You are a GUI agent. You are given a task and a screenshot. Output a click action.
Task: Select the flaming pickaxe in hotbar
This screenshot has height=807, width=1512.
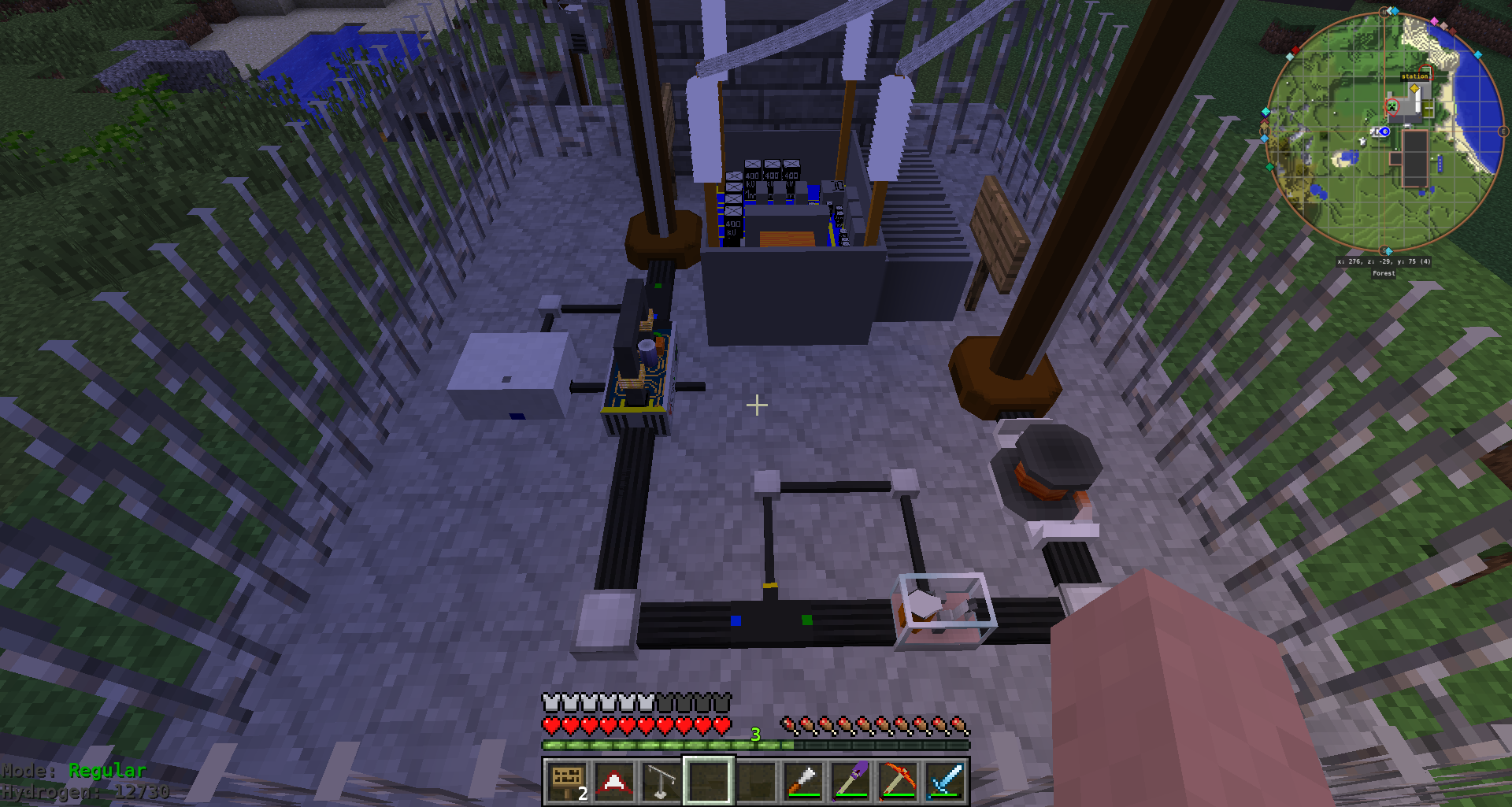(900, 781)
